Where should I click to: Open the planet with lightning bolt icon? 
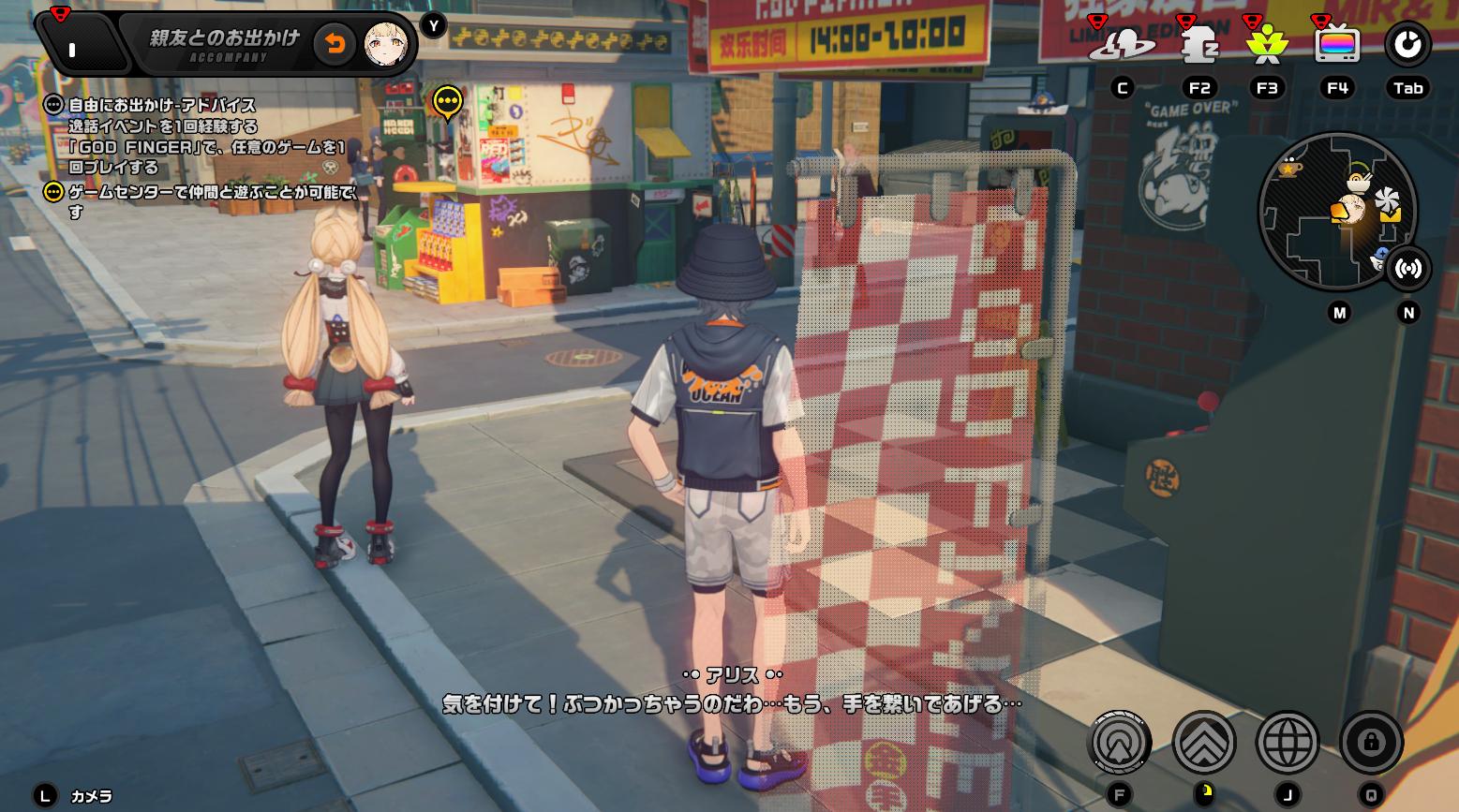tap(1122, 44)
